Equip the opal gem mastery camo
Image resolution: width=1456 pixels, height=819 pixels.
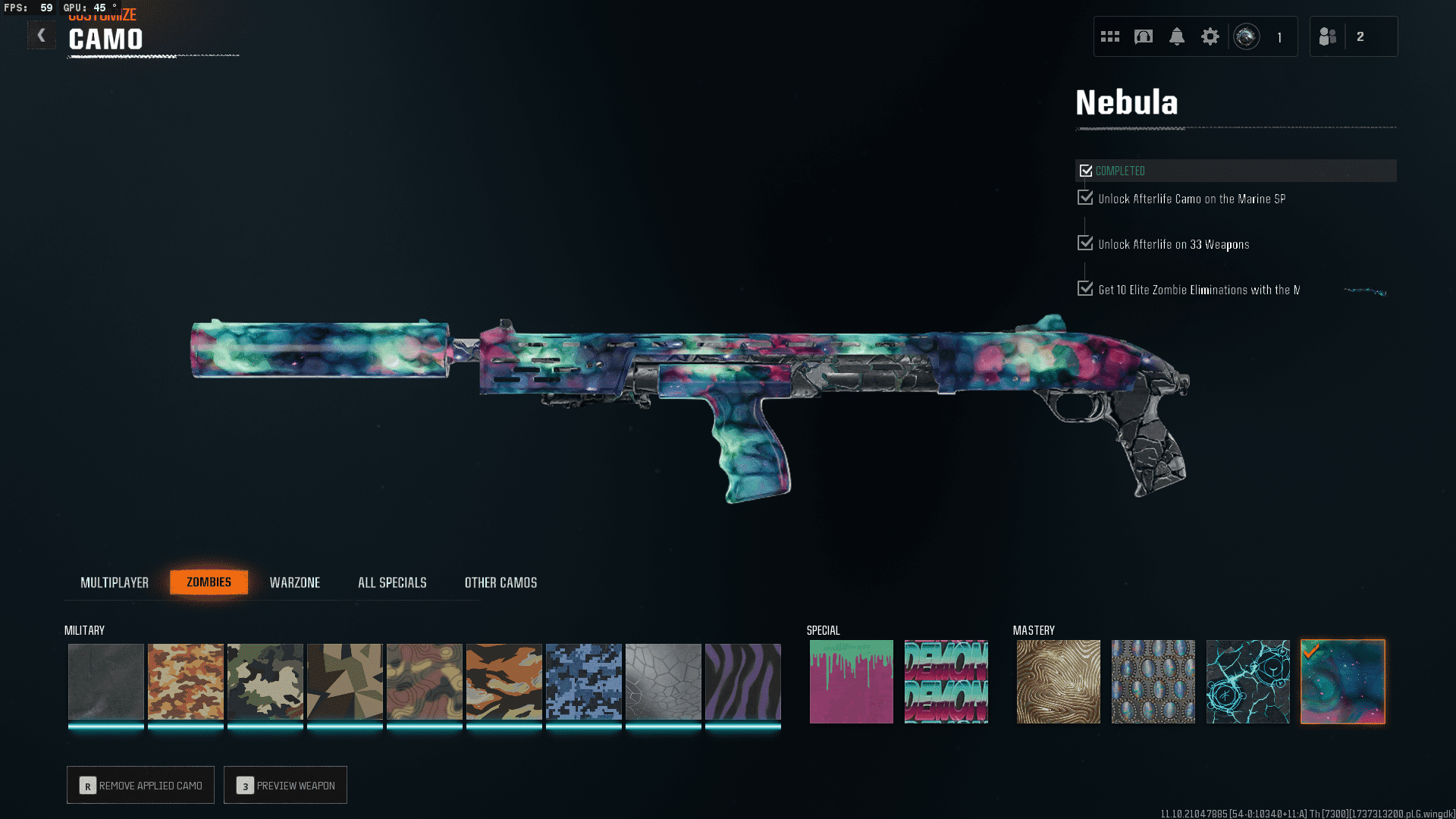(1153, 681)
